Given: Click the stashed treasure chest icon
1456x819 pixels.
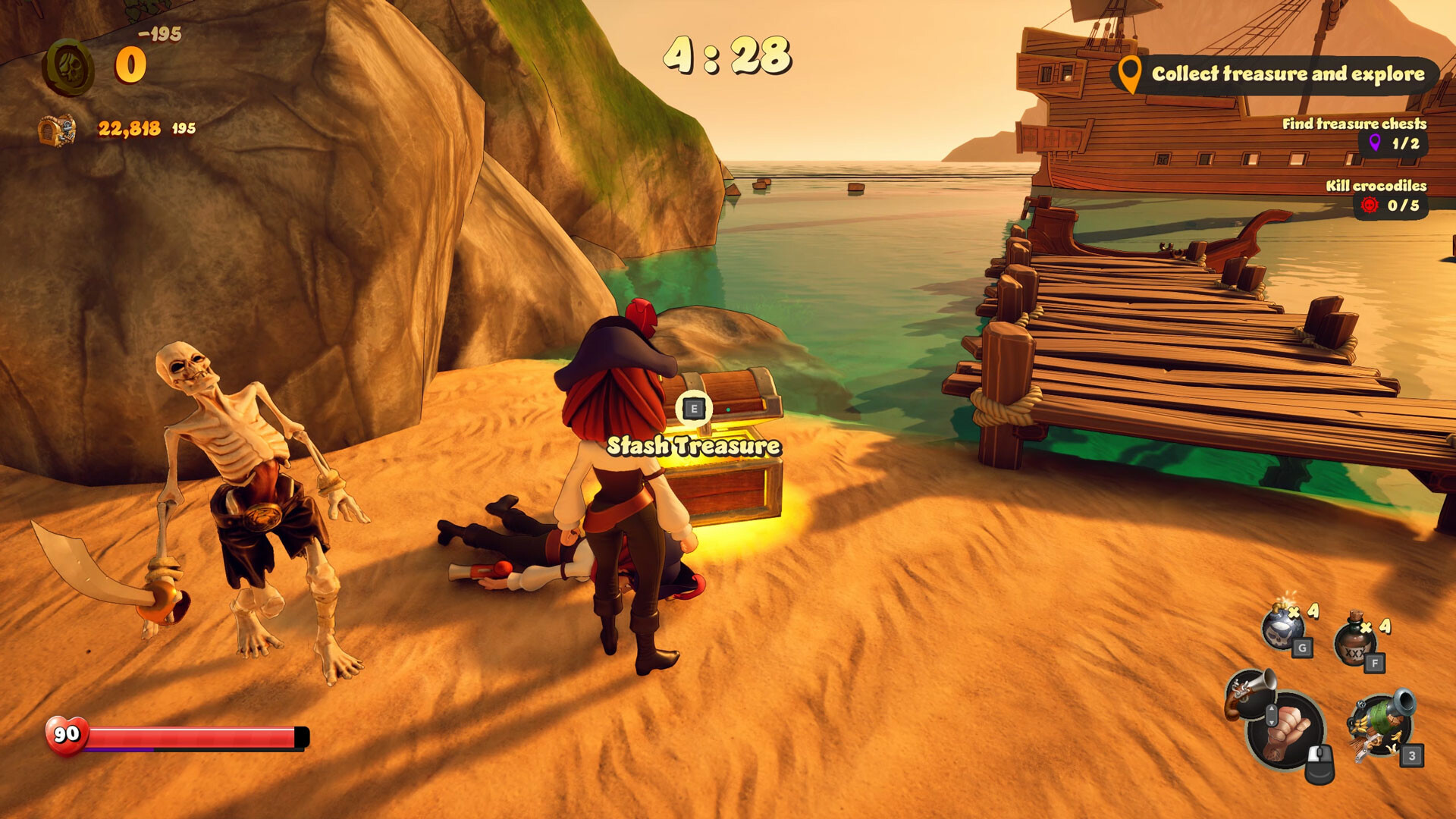Looking at the screenshot, I should pos(57,130).
